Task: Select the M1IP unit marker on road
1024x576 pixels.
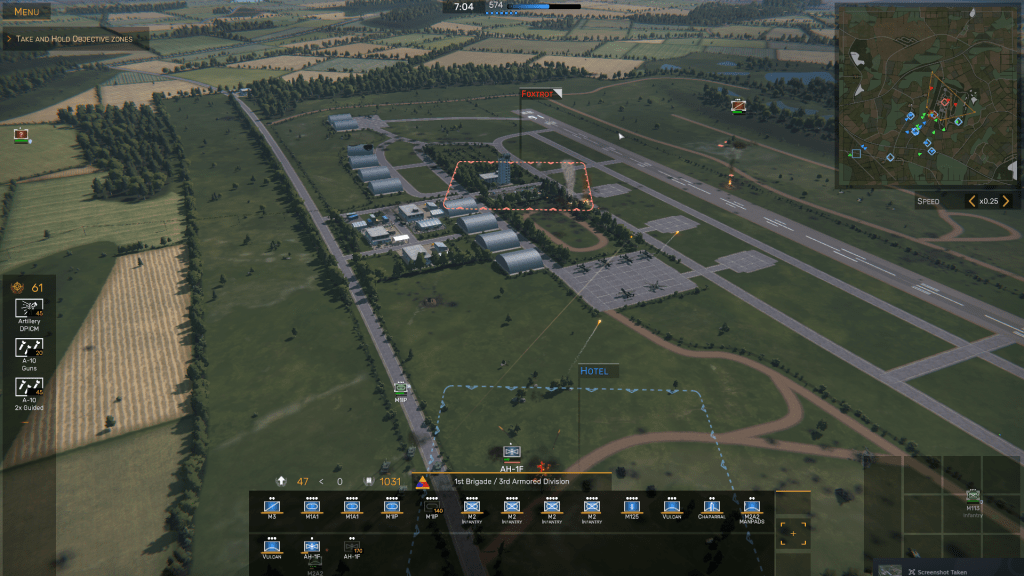Action: (x=401, y=389)
